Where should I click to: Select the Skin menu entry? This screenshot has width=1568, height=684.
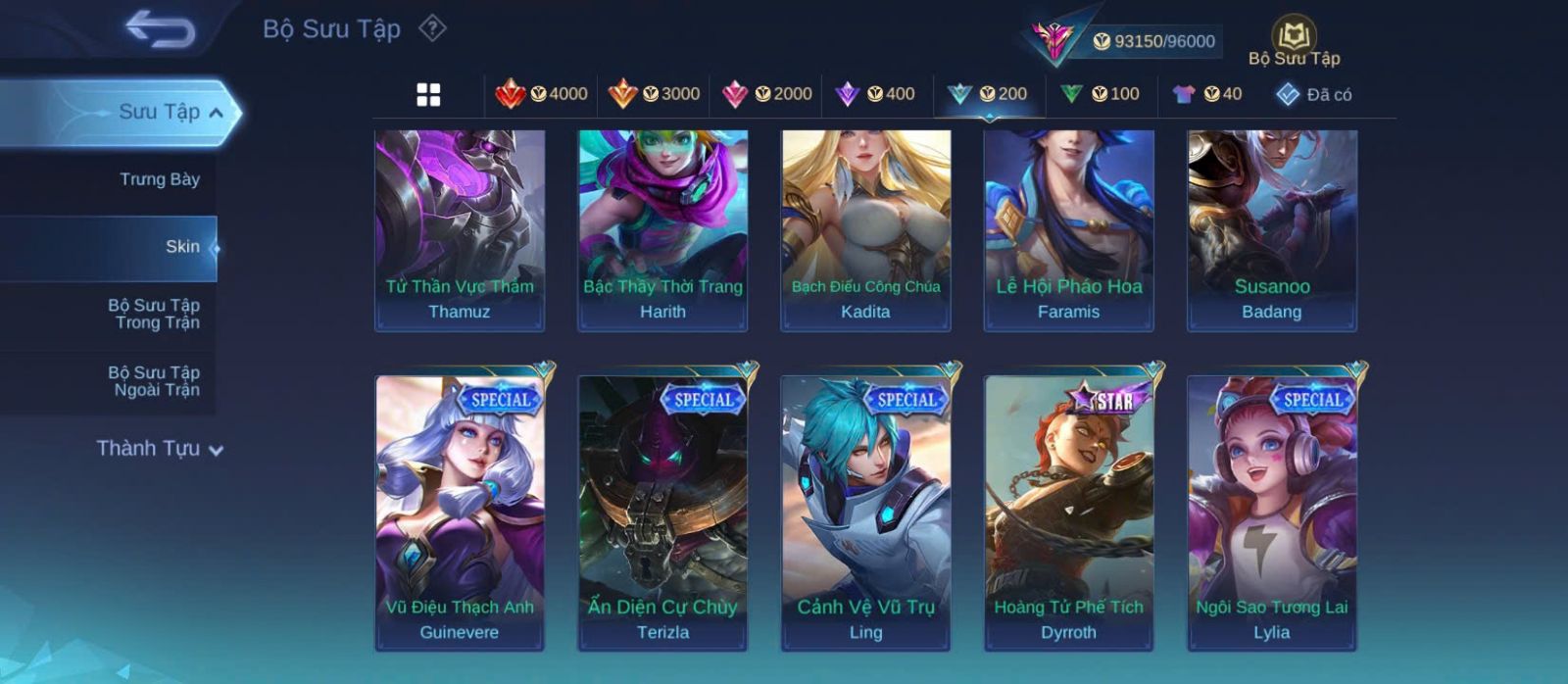[x=182, y=247]
